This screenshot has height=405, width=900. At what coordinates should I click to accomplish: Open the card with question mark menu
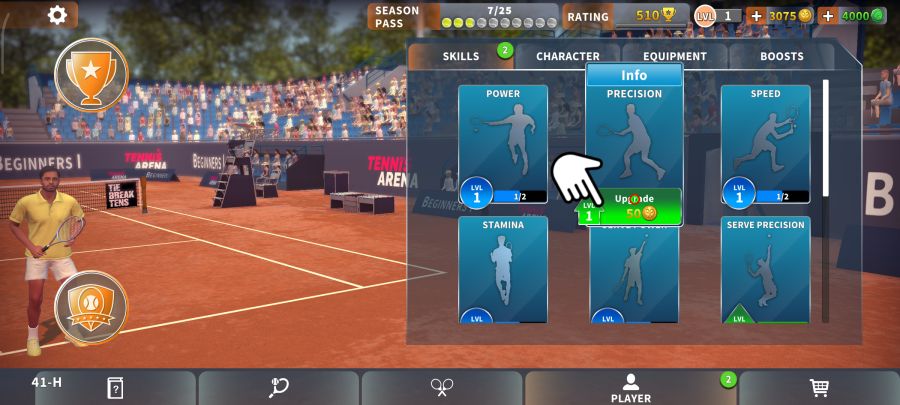[115, 388]
